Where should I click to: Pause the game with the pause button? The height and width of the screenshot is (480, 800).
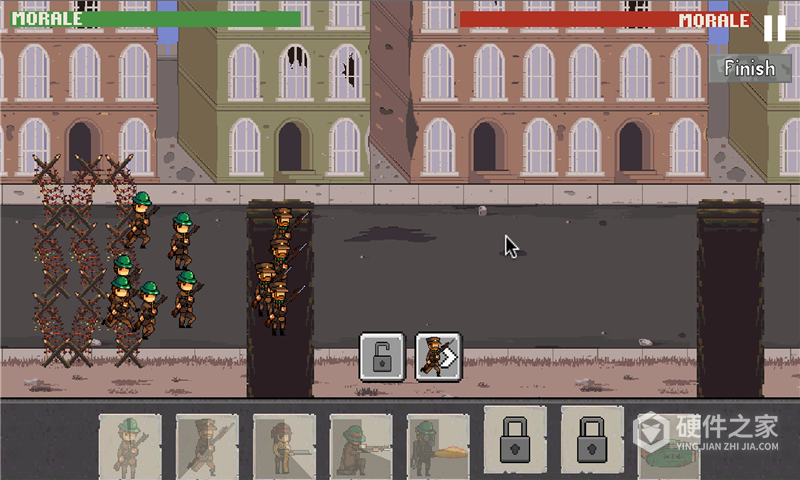(774, 28)
